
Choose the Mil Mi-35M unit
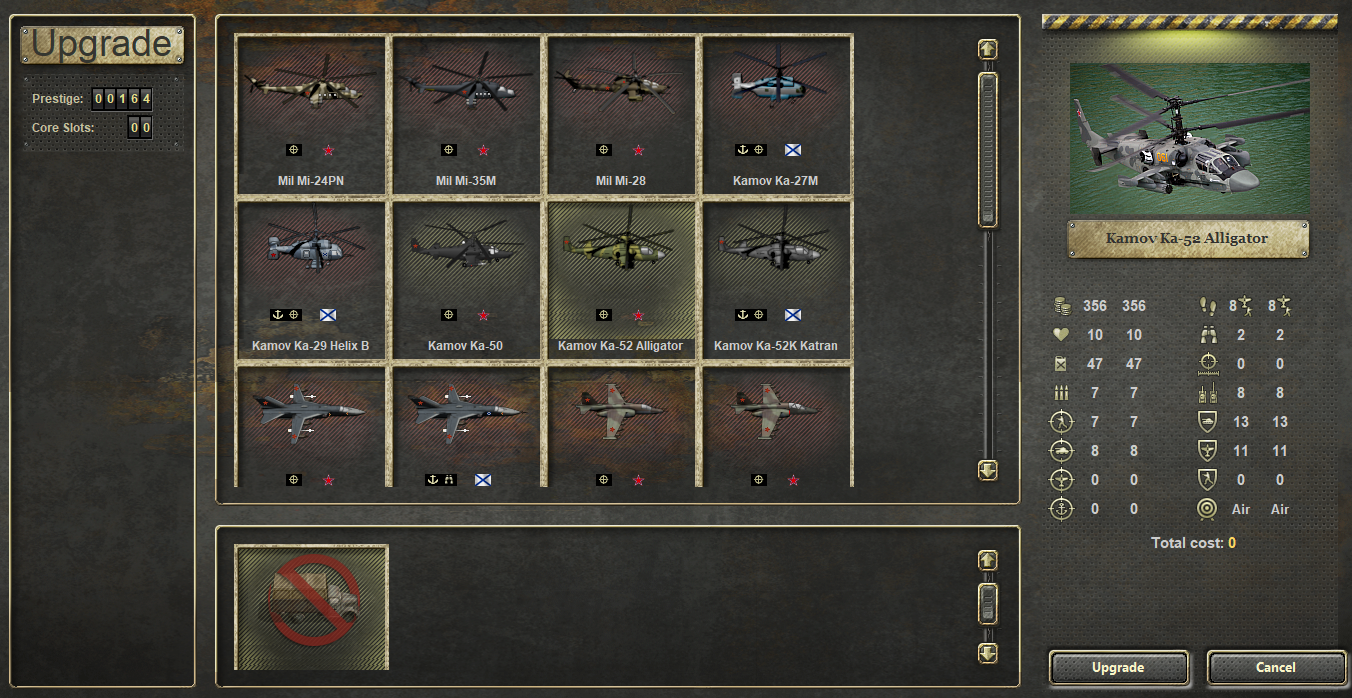(x=467, y=115)
